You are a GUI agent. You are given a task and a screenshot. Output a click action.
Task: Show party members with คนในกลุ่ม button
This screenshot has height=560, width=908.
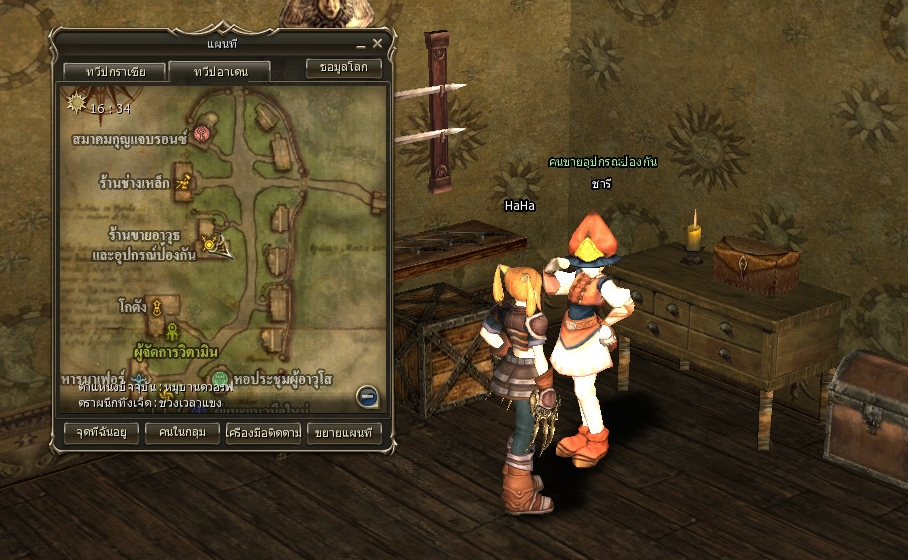click(x=182, y=433)
